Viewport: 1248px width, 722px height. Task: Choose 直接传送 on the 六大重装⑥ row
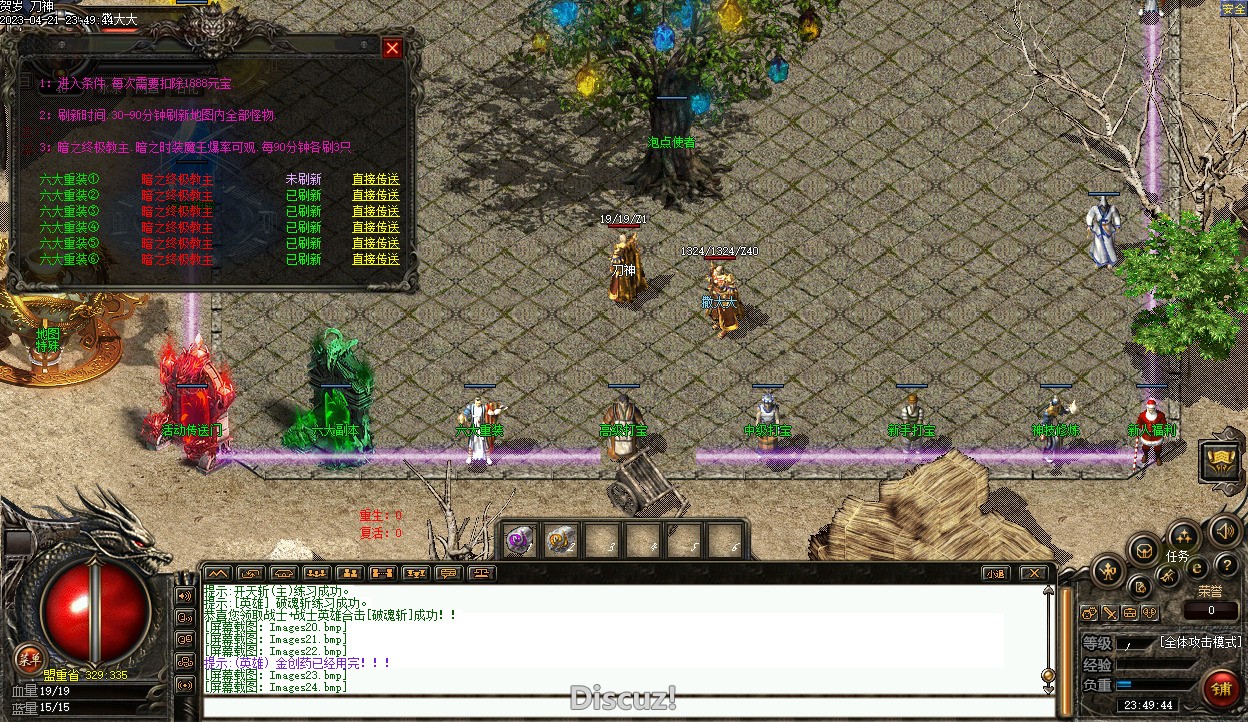coord(375,260)
